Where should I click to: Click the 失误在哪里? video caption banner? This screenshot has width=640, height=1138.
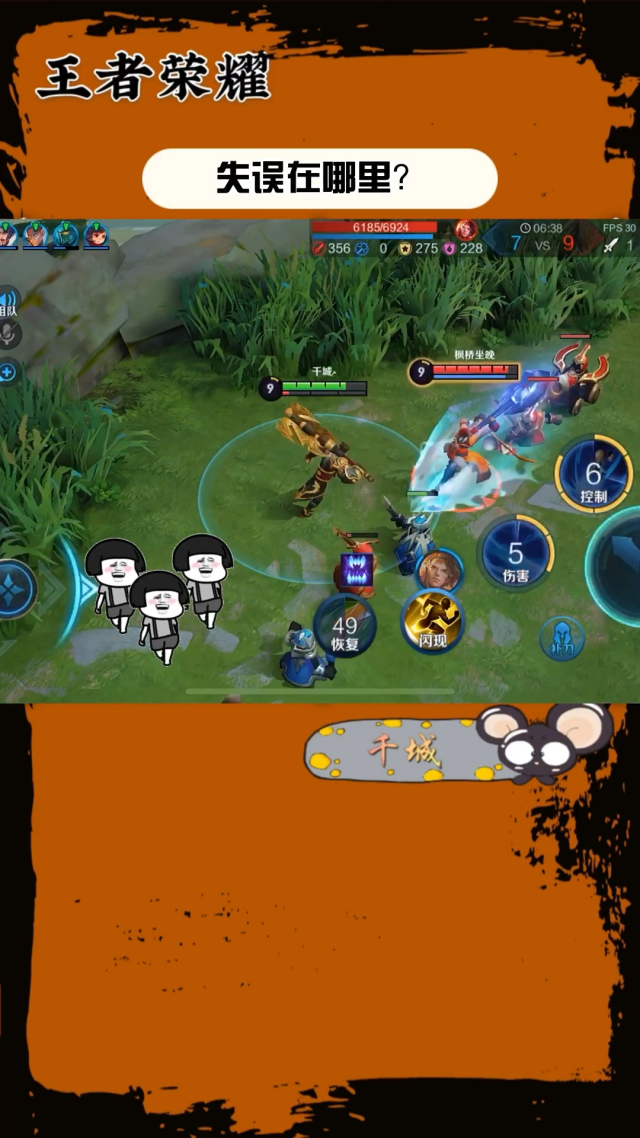click(x=319, y=179)
